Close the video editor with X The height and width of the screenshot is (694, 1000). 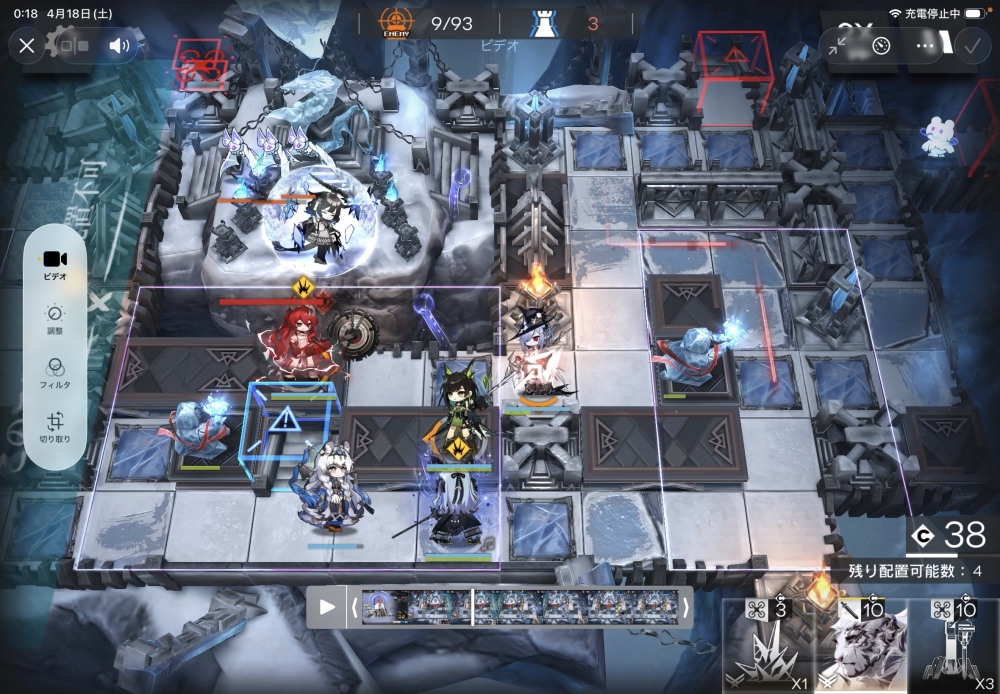(27, 45)
